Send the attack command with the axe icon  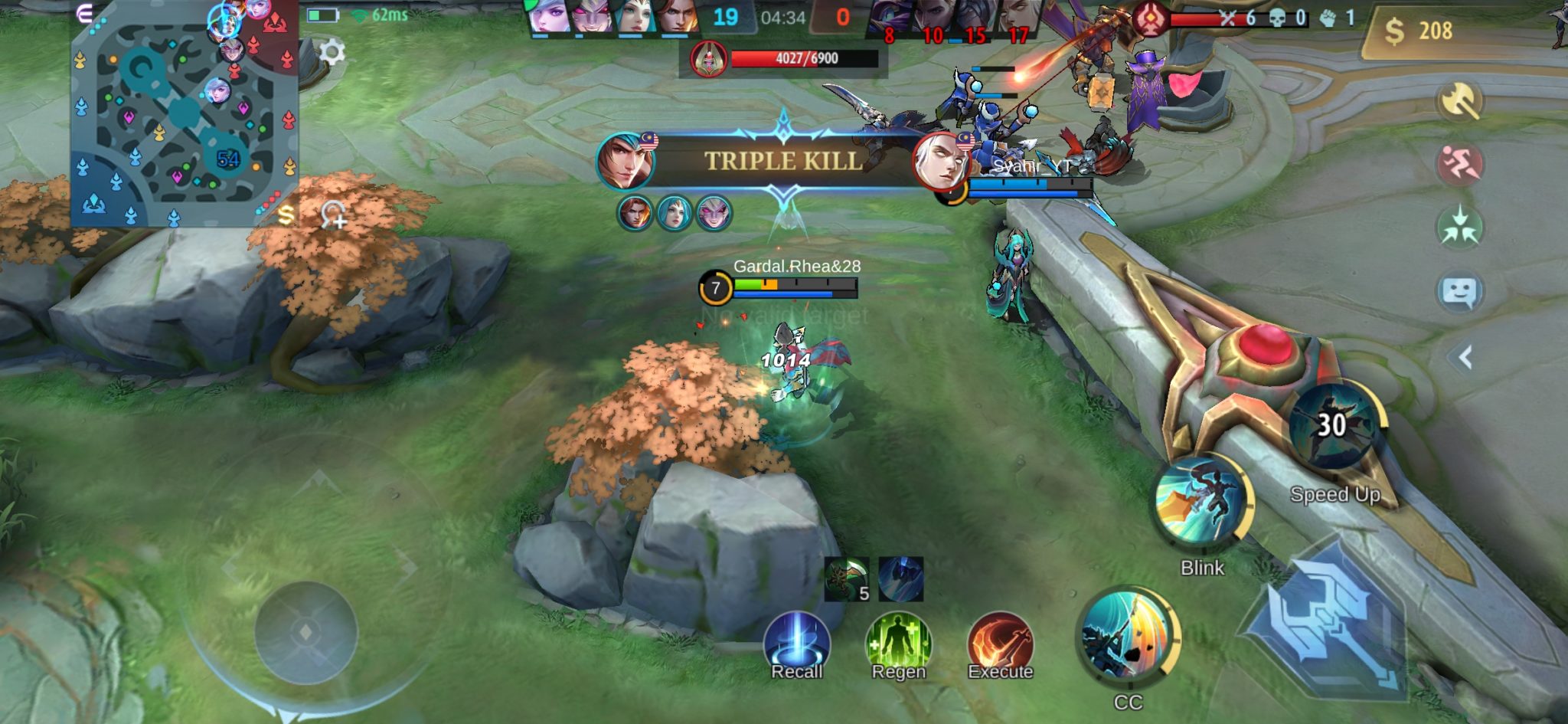click(x=1459, y=100)
